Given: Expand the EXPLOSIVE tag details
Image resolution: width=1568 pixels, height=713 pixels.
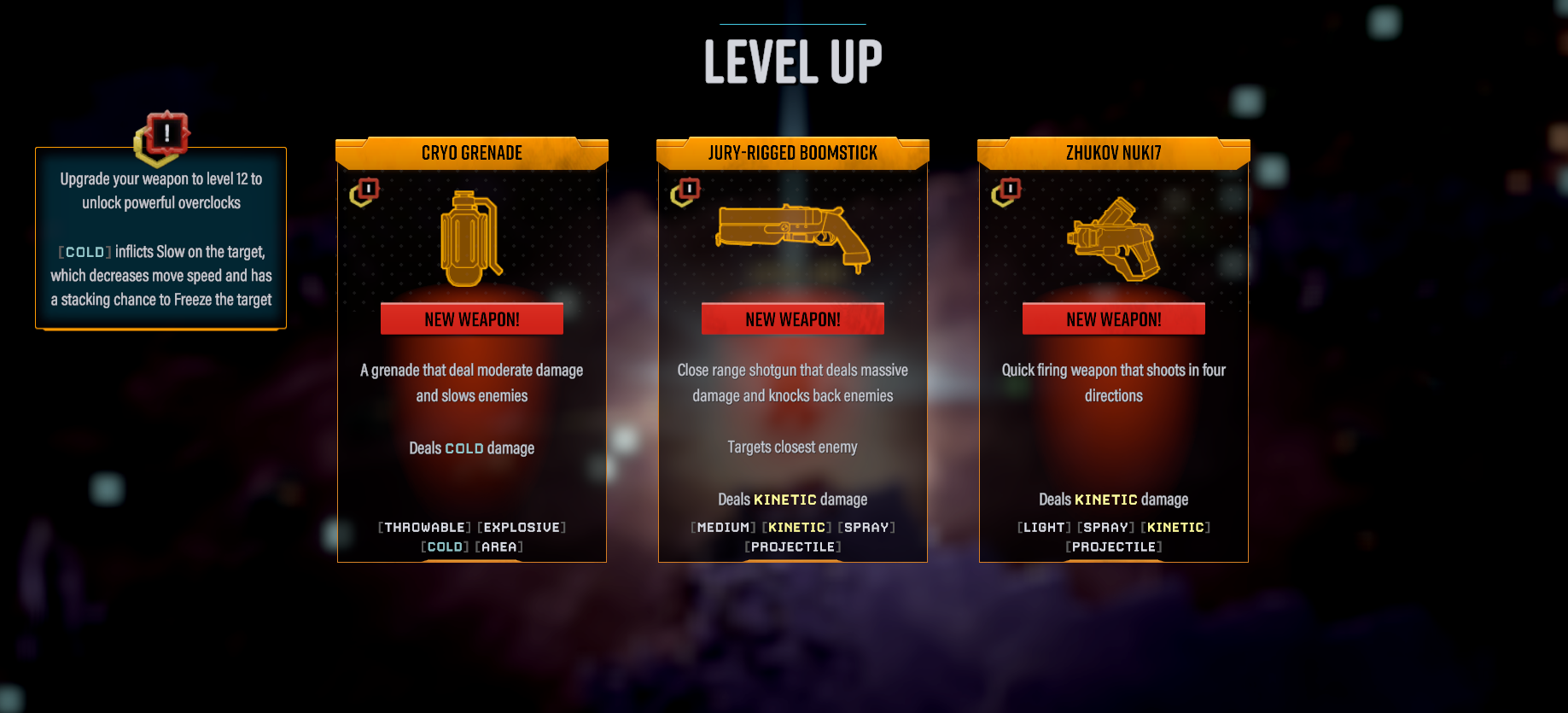Looking at the screenshot, I should (x=522, y=527).
